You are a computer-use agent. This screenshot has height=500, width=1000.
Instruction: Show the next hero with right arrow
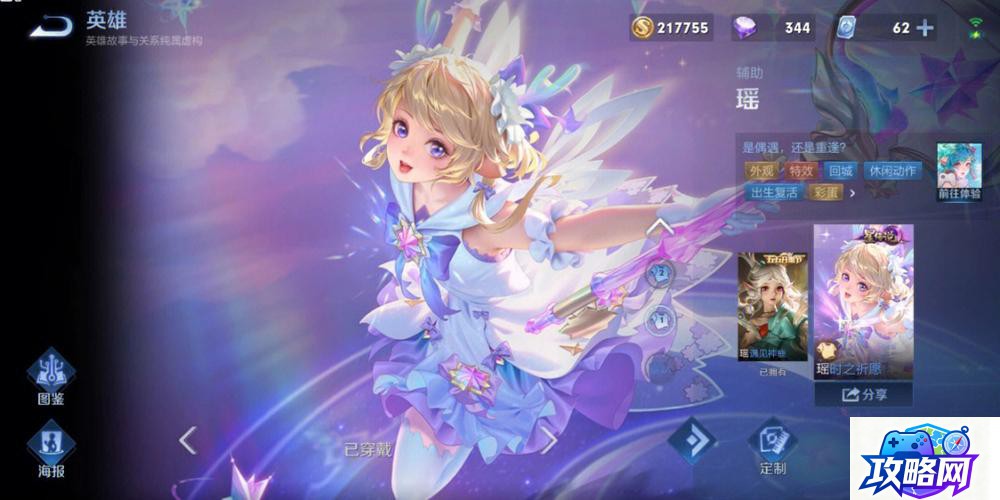(x=548, y=439)
